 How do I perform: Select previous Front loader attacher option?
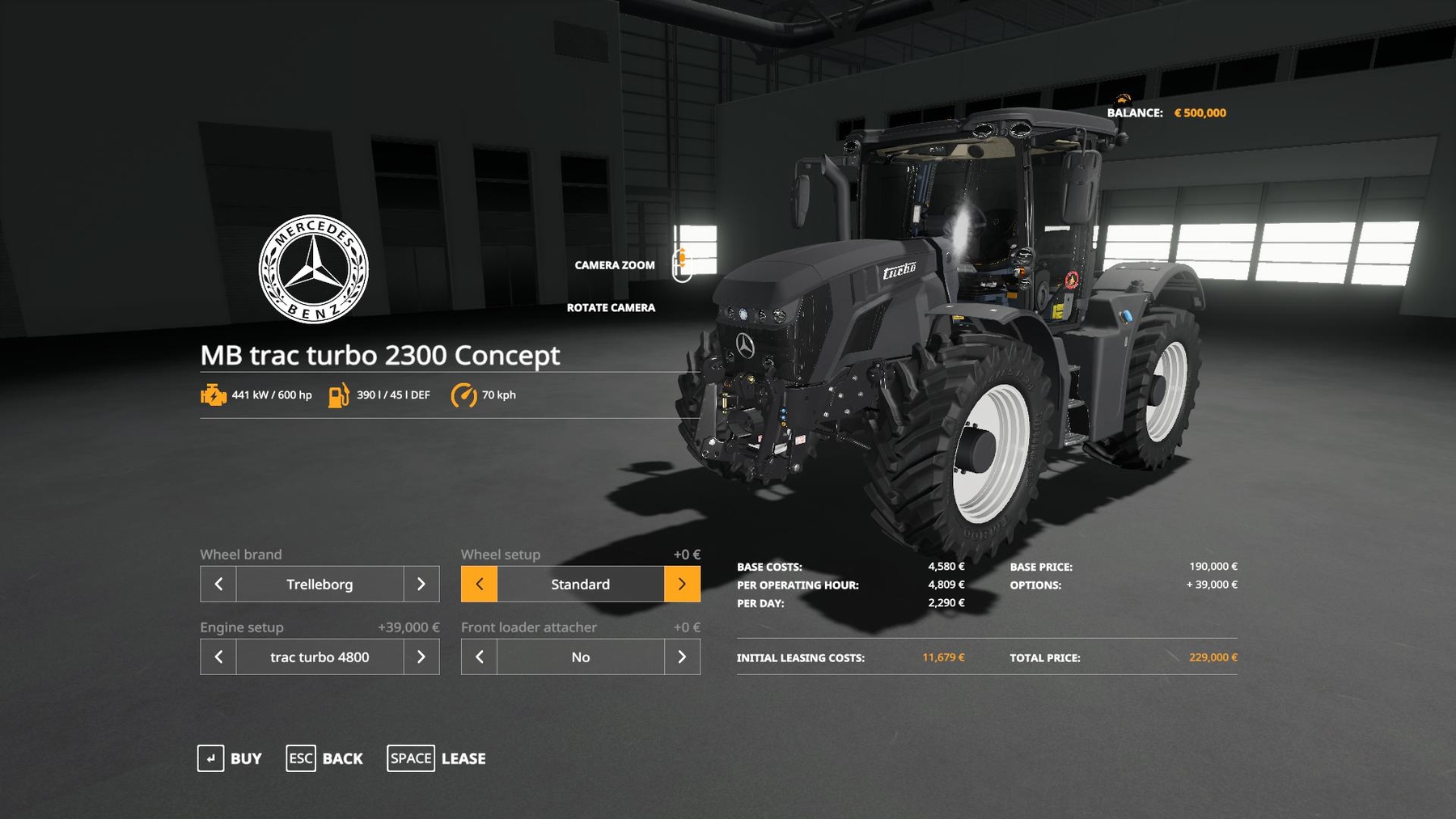click(479, 656)
